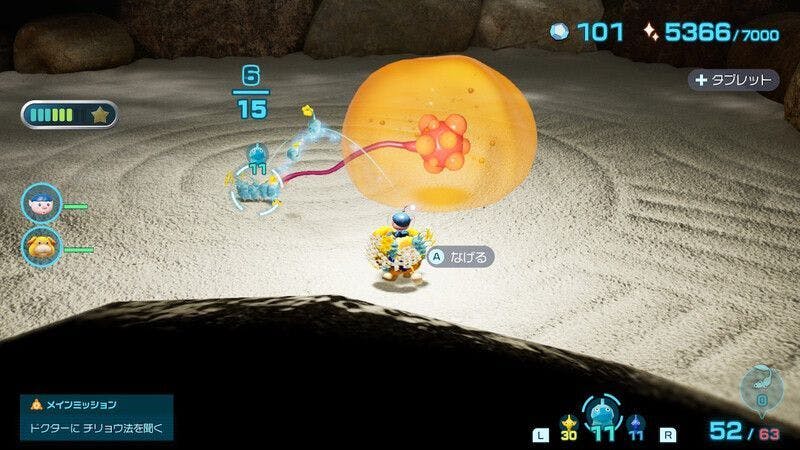
Task: Select the yellow Pikmin type icon
Action: (570, 421)
